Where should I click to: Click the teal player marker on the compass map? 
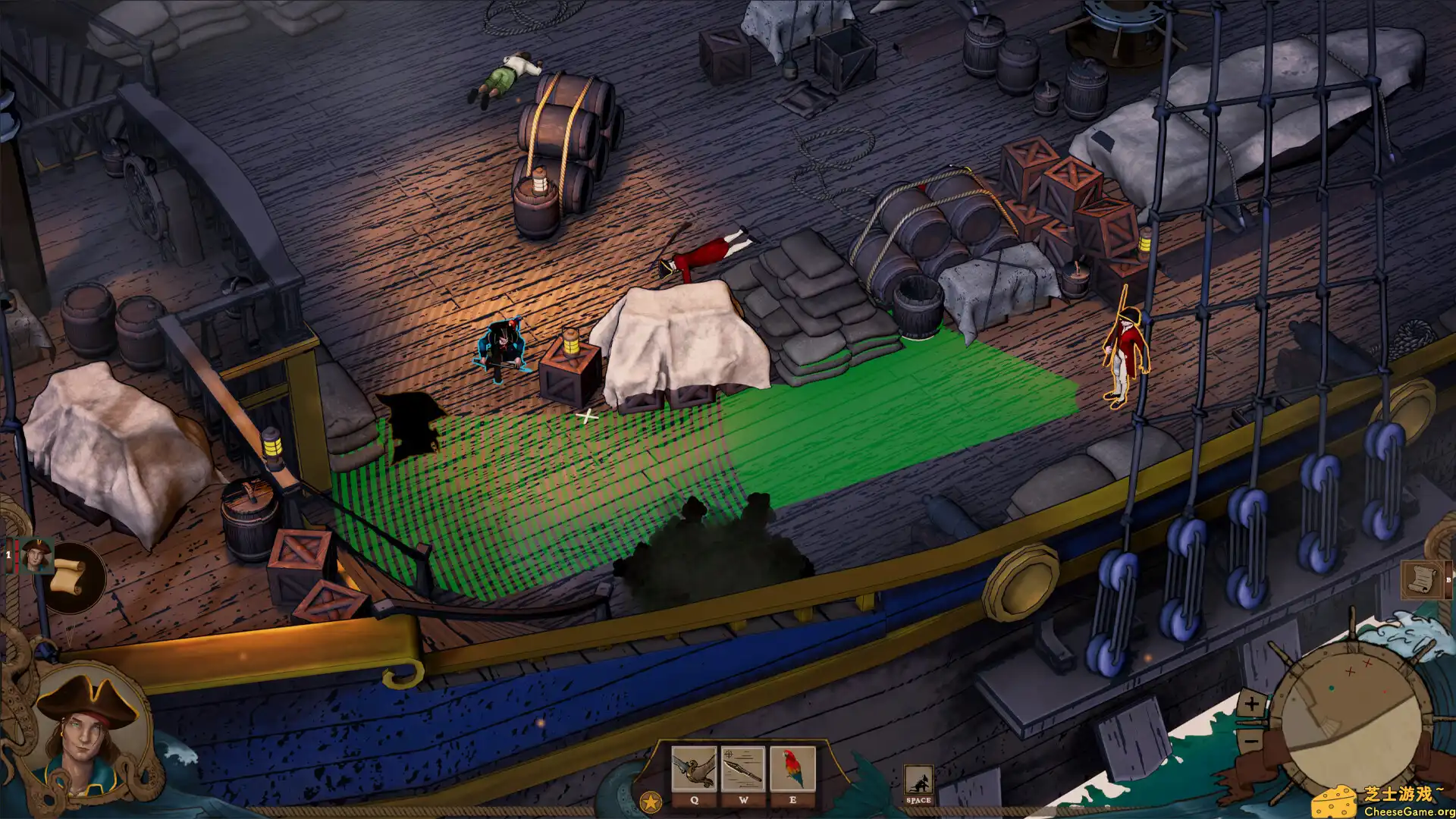click(1332, 688)
